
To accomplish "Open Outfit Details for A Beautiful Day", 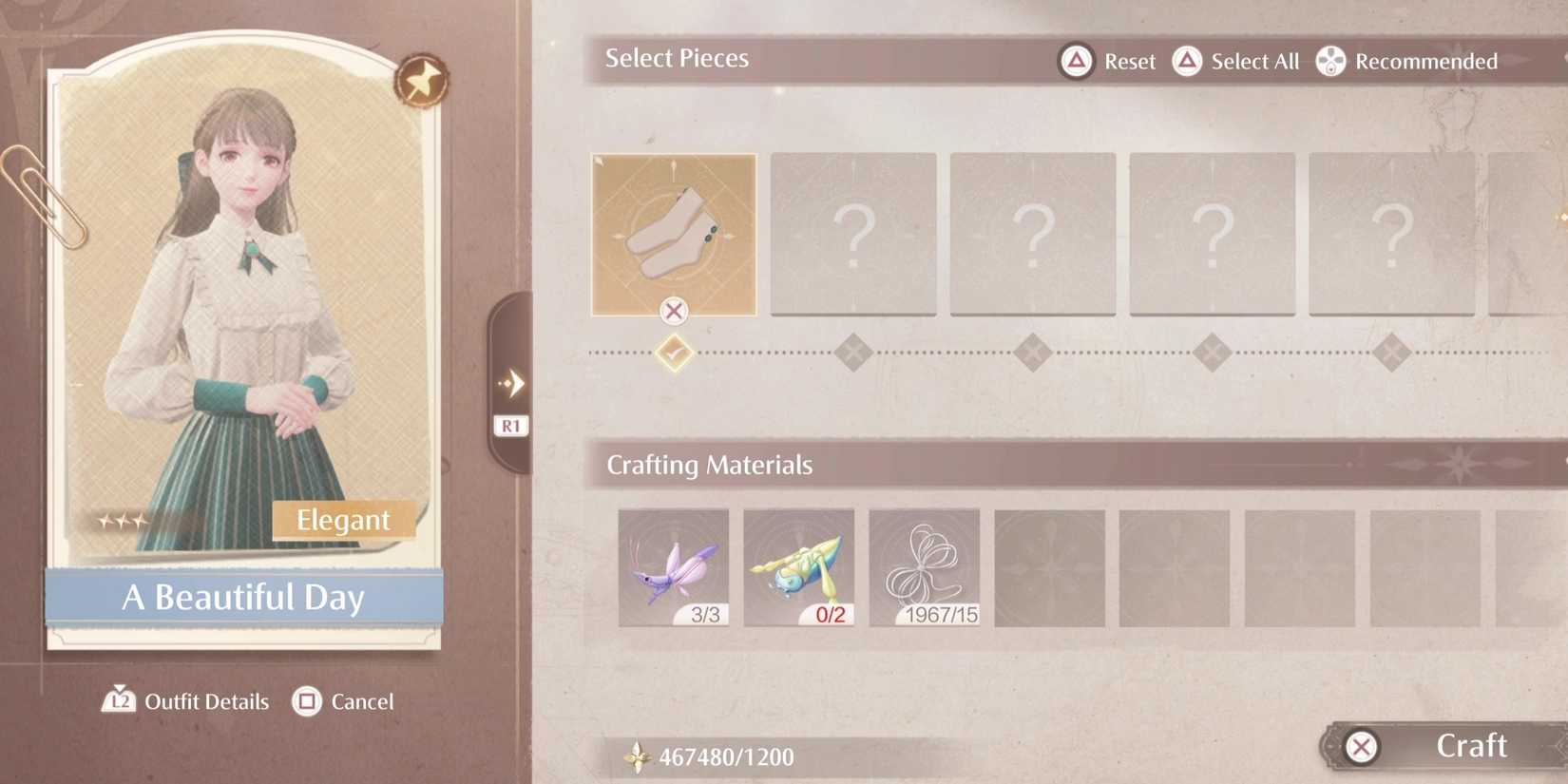I will (205, 701).
